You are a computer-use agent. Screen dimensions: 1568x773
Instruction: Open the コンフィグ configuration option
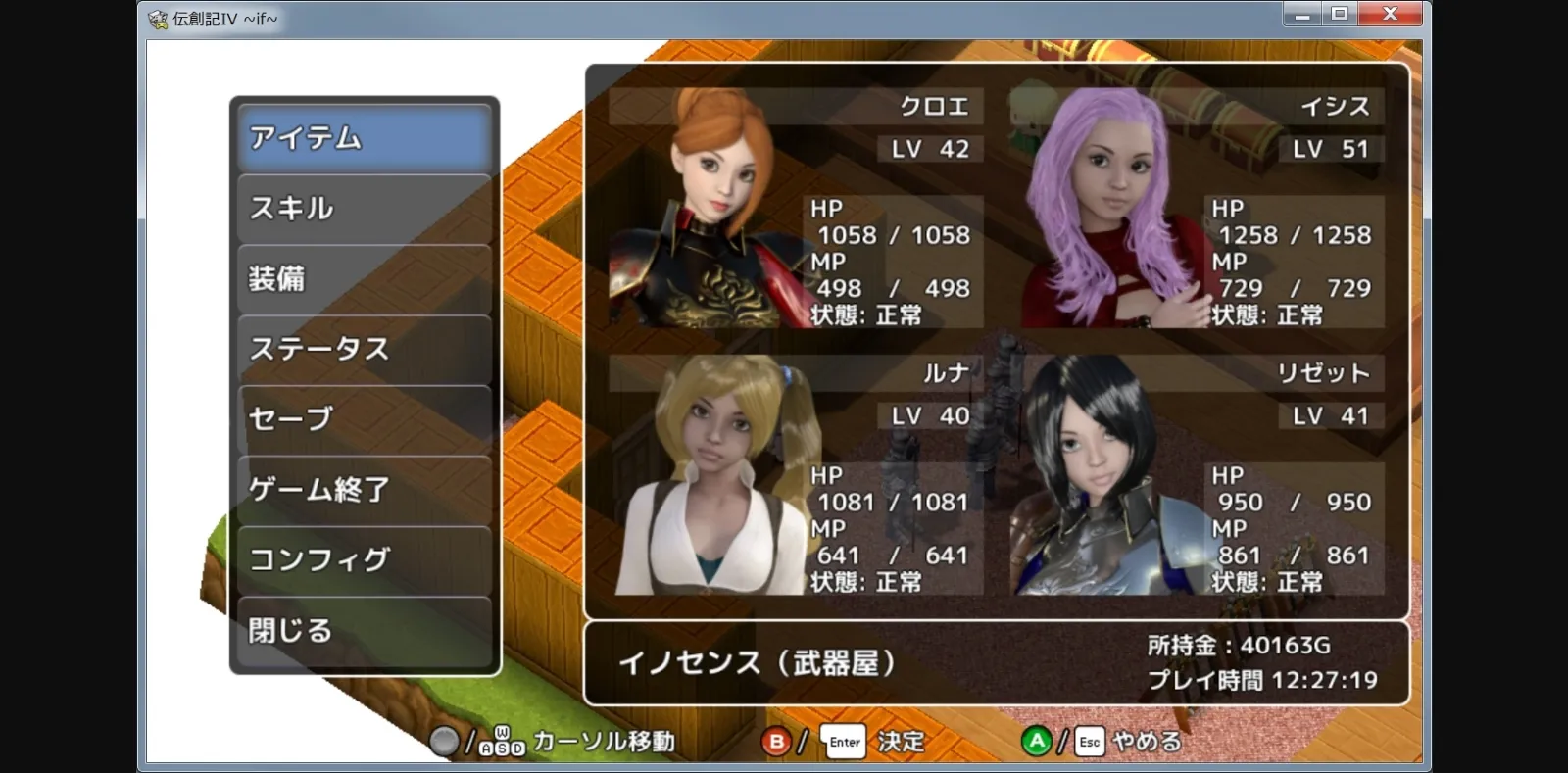point(363,558)
